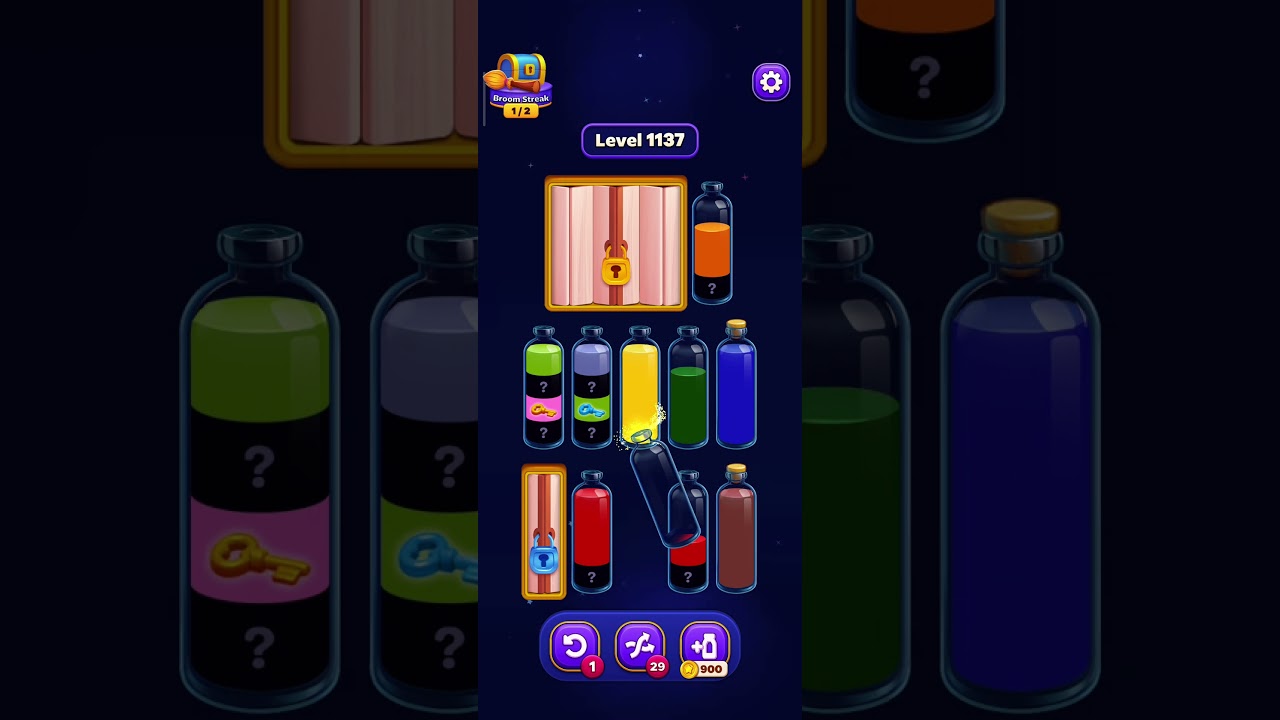The image size is (1280, 720).
Task: Tap the brown corked bottle in the bottom row
Action: 736,535
